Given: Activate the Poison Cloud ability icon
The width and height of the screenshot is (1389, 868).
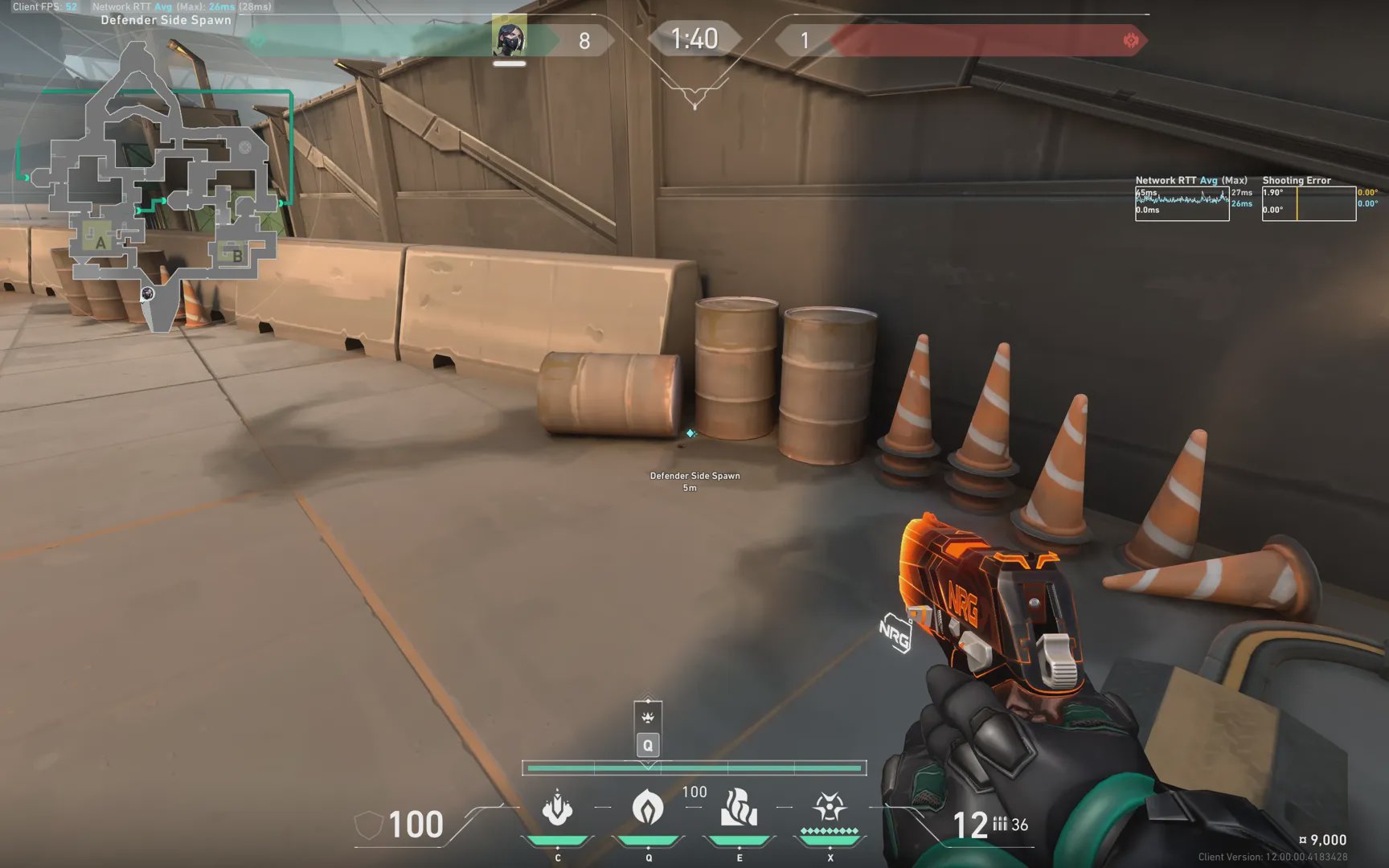Looking at the screenshot, I should pos(648,809).
